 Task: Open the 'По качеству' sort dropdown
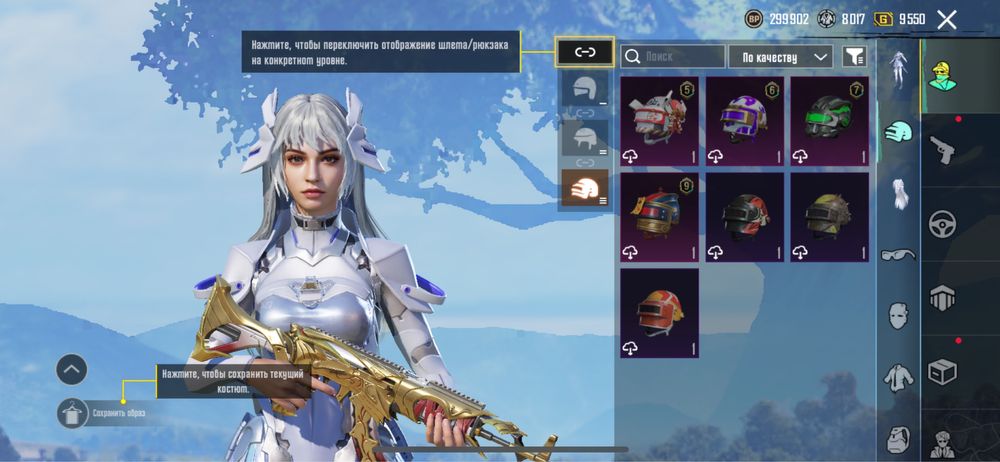(780, 57)
